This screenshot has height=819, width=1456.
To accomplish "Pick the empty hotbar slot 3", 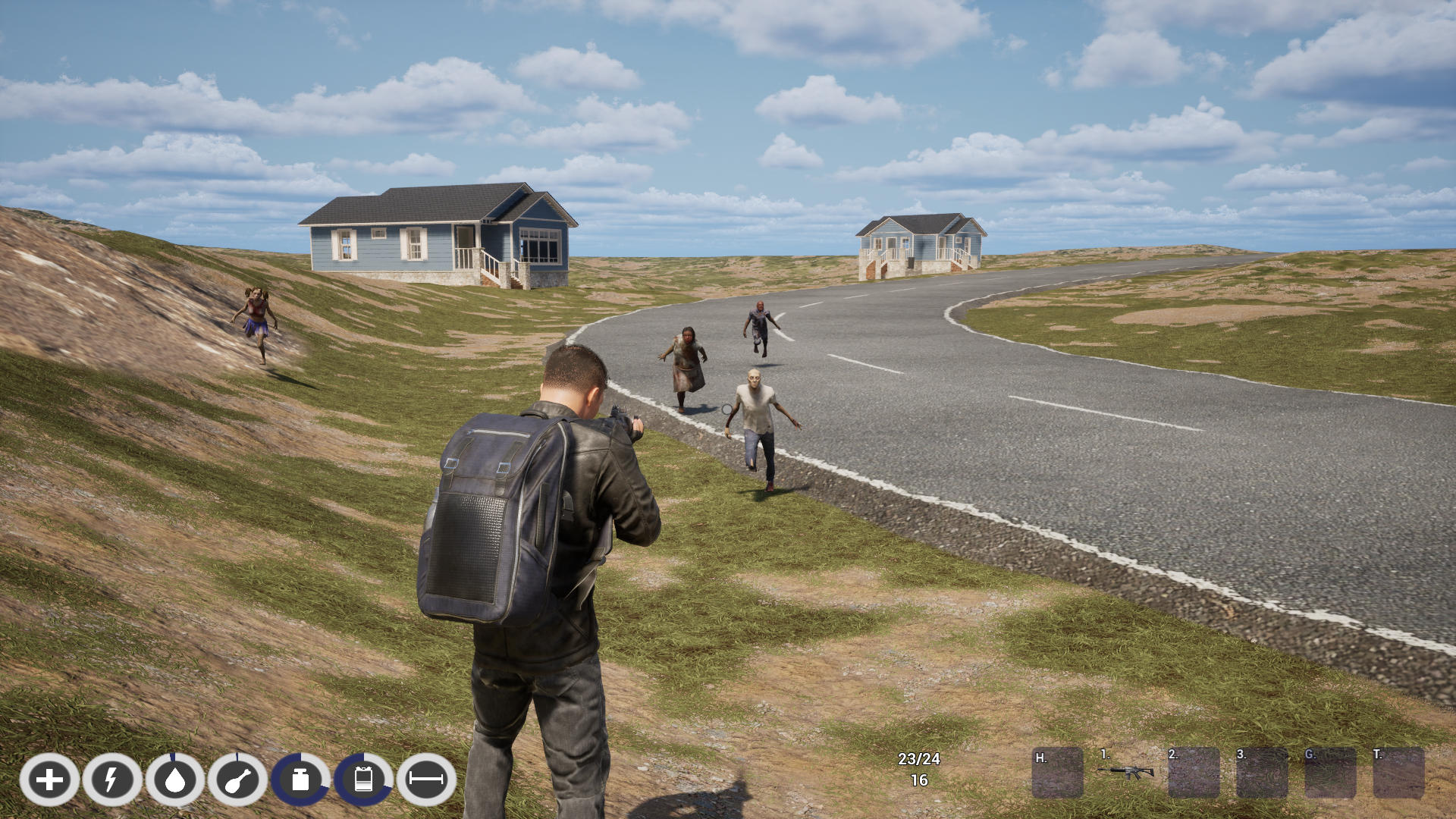I will (x=1262, y=773).
